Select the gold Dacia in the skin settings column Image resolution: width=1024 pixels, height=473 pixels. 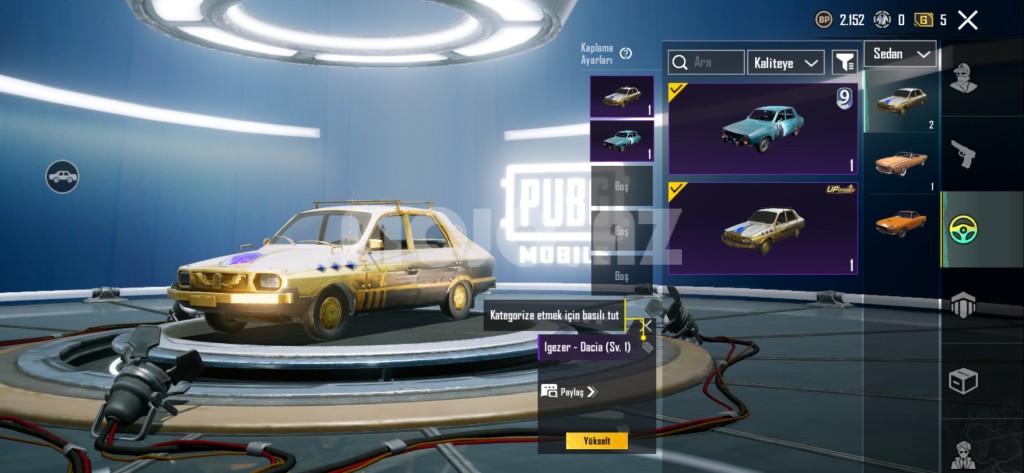coord(621,96)
